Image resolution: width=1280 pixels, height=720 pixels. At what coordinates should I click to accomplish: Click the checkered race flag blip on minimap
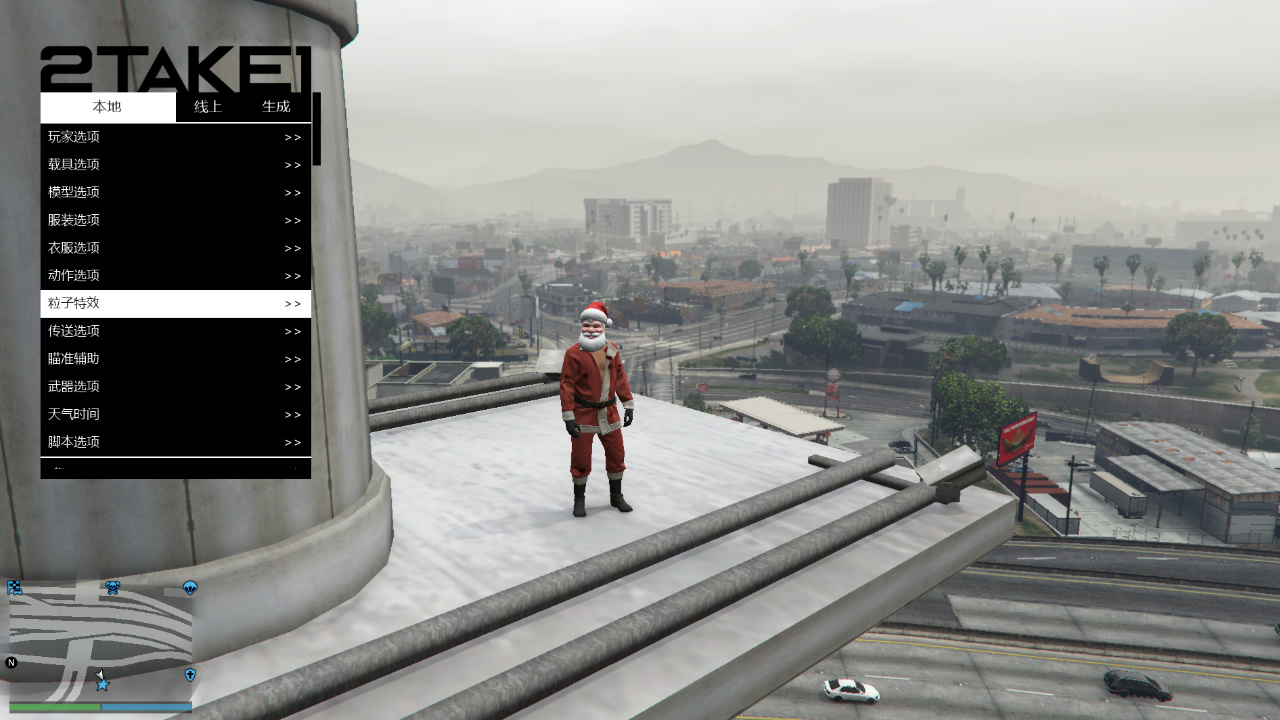click(x=14, y=588)
